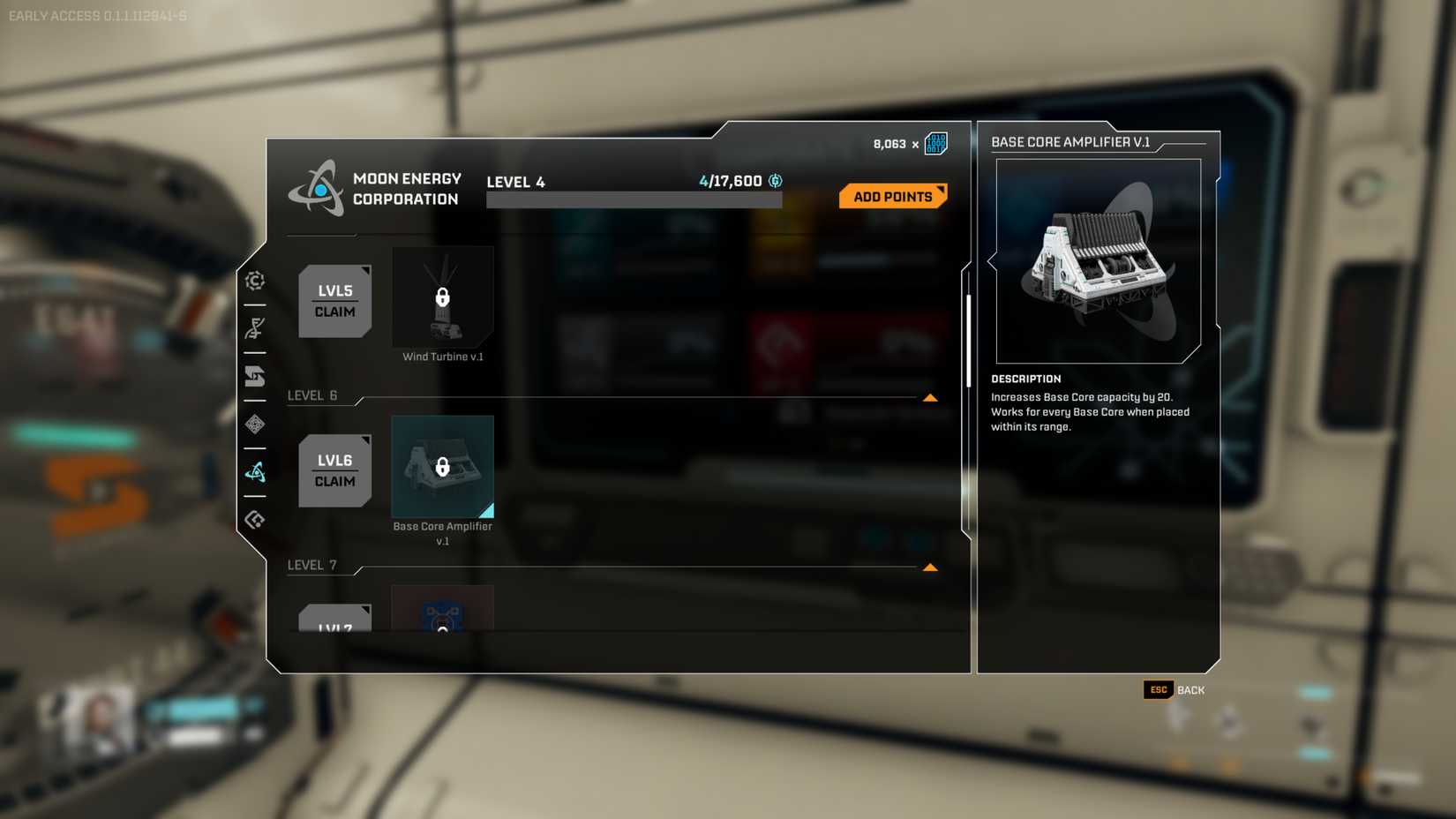Click the lock on Base Core Amplifier v.1
The width and height of the screenshot is (1456, 819).
click(x=442, y=468)
